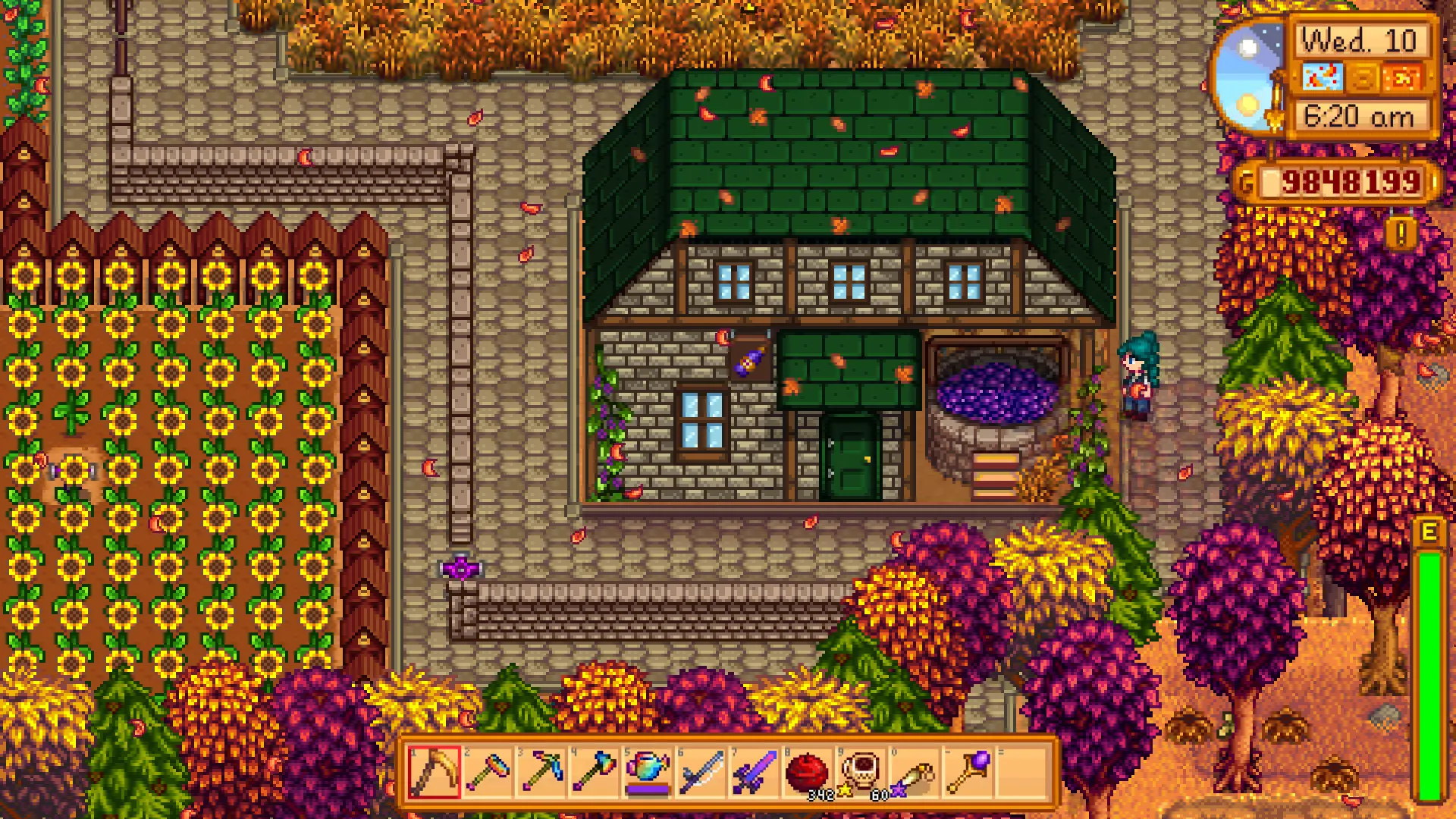This screenshot has height=819, width=1456.
Task: Choose the rainbow pickaxe slot
Action: click(541, 773)
